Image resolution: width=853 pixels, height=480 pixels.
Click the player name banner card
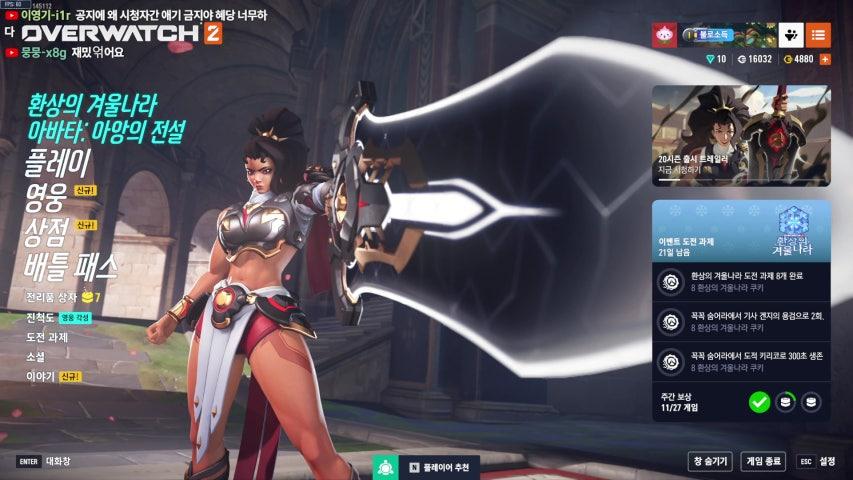(x=725, y=35)
